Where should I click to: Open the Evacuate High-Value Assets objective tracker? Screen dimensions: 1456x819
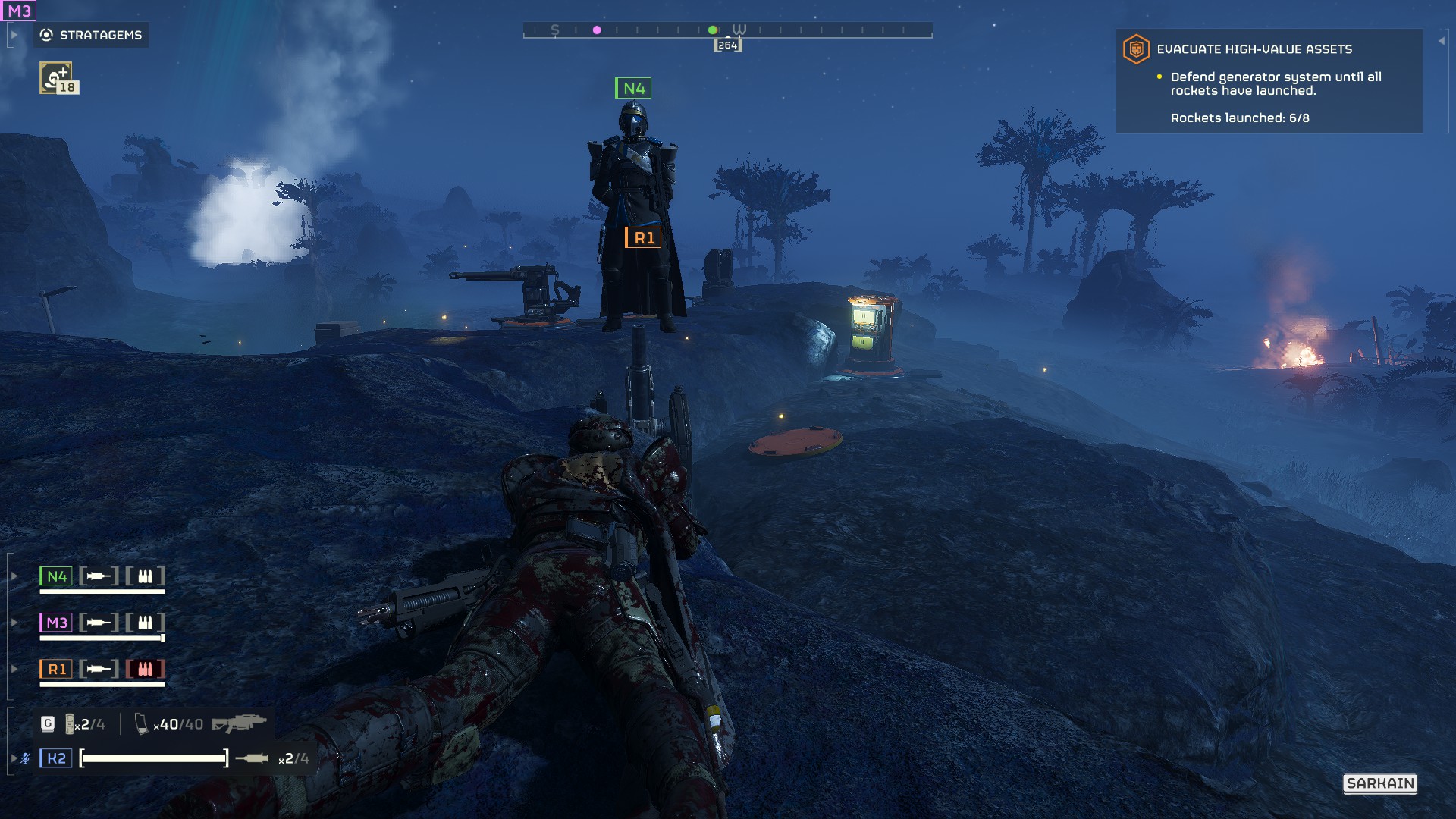(1254, 49)
